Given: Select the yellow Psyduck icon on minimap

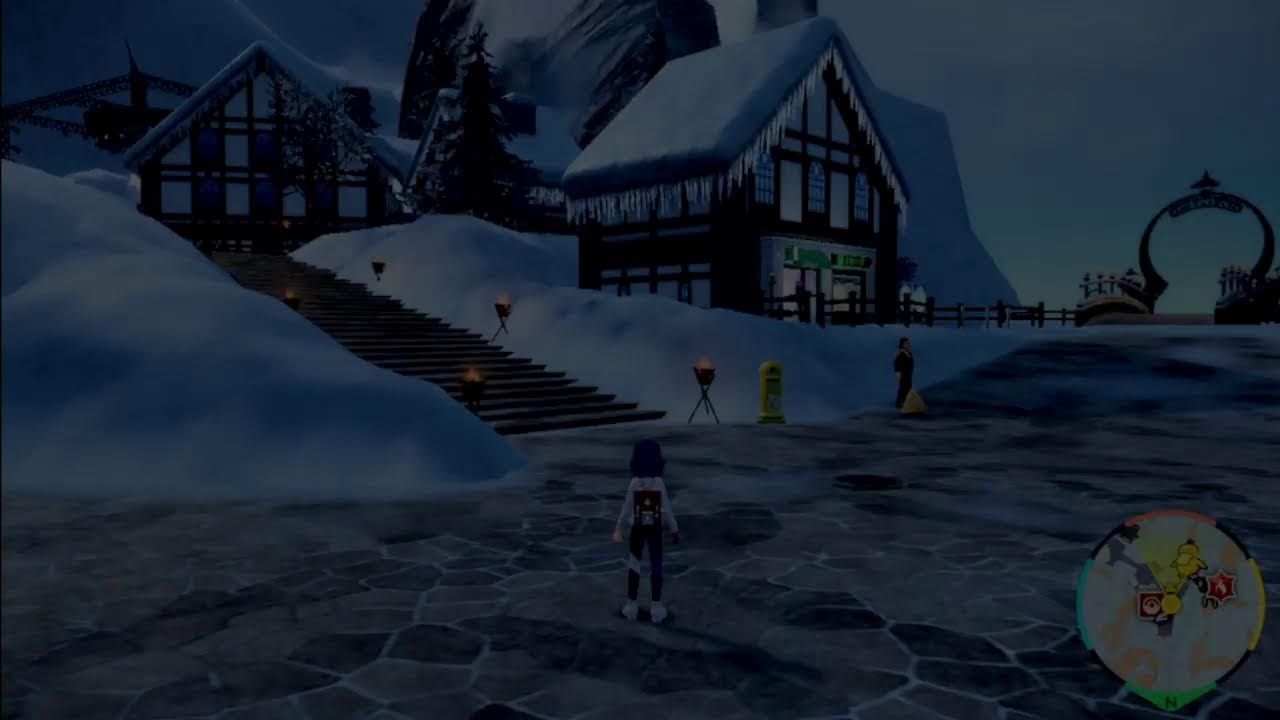Looking at the screenshot, I should pyautogui.click(x=1189, y=560).
